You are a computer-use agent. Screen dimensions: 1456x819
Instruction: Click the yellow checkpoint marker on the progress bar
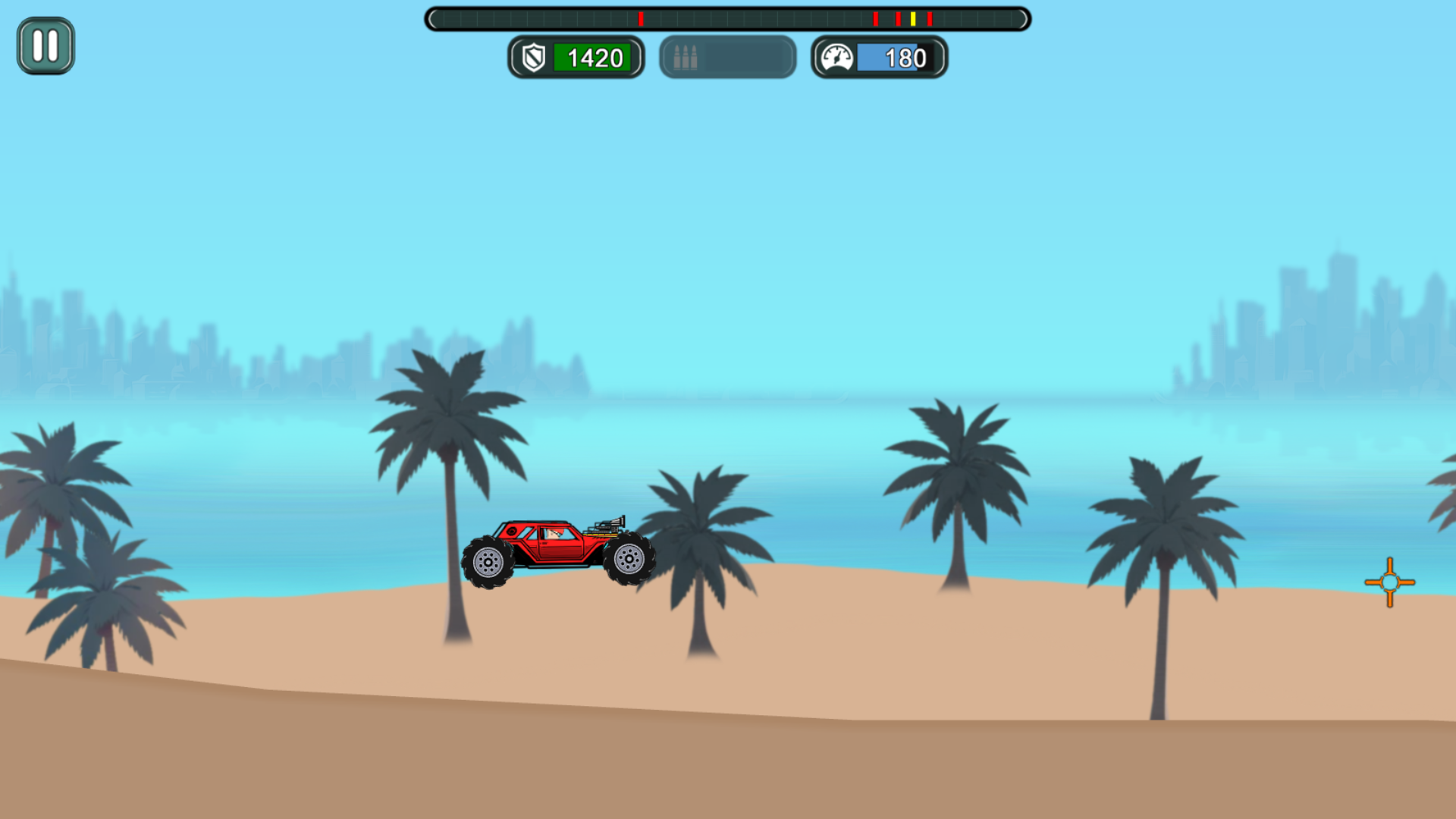point(914,19)
